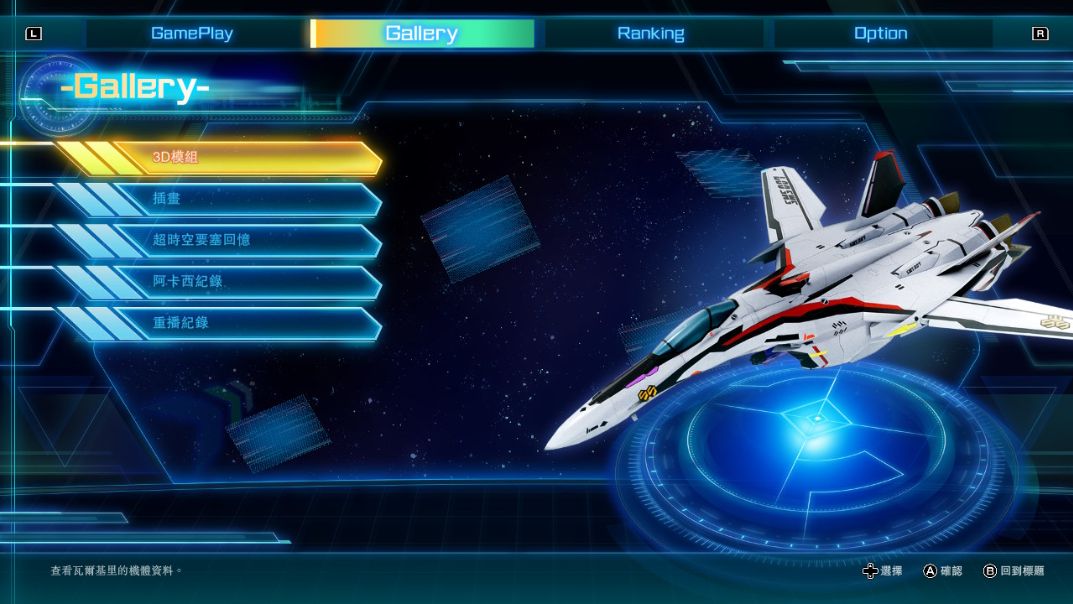Select the Gallery tab
Screen dimensions: 1073x604
tap(421, 33)
